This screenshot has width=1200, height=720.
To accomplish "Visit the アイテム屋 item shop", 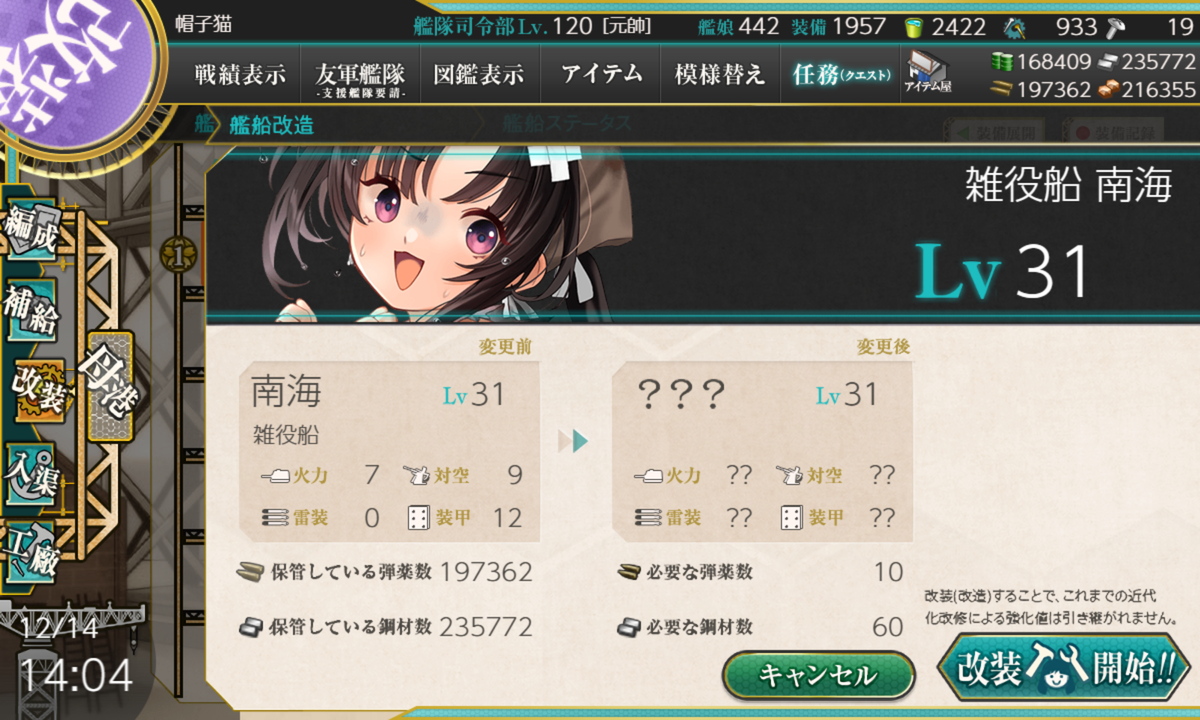I will click(929, 72).
